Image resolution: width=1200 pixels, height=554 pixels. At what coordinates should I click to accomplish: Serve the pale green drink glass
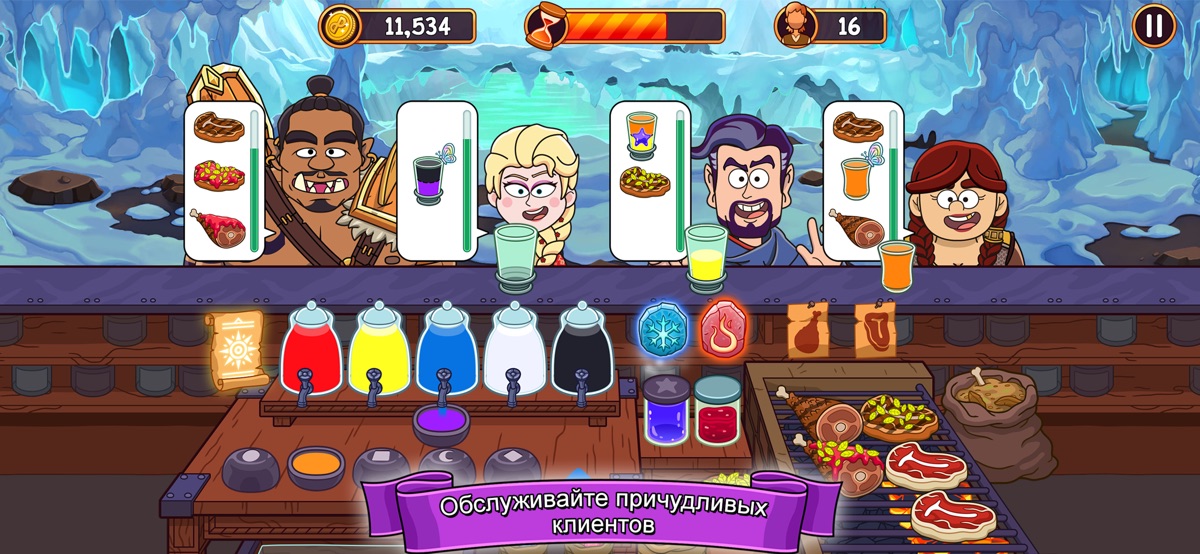(x=517, y=254)
